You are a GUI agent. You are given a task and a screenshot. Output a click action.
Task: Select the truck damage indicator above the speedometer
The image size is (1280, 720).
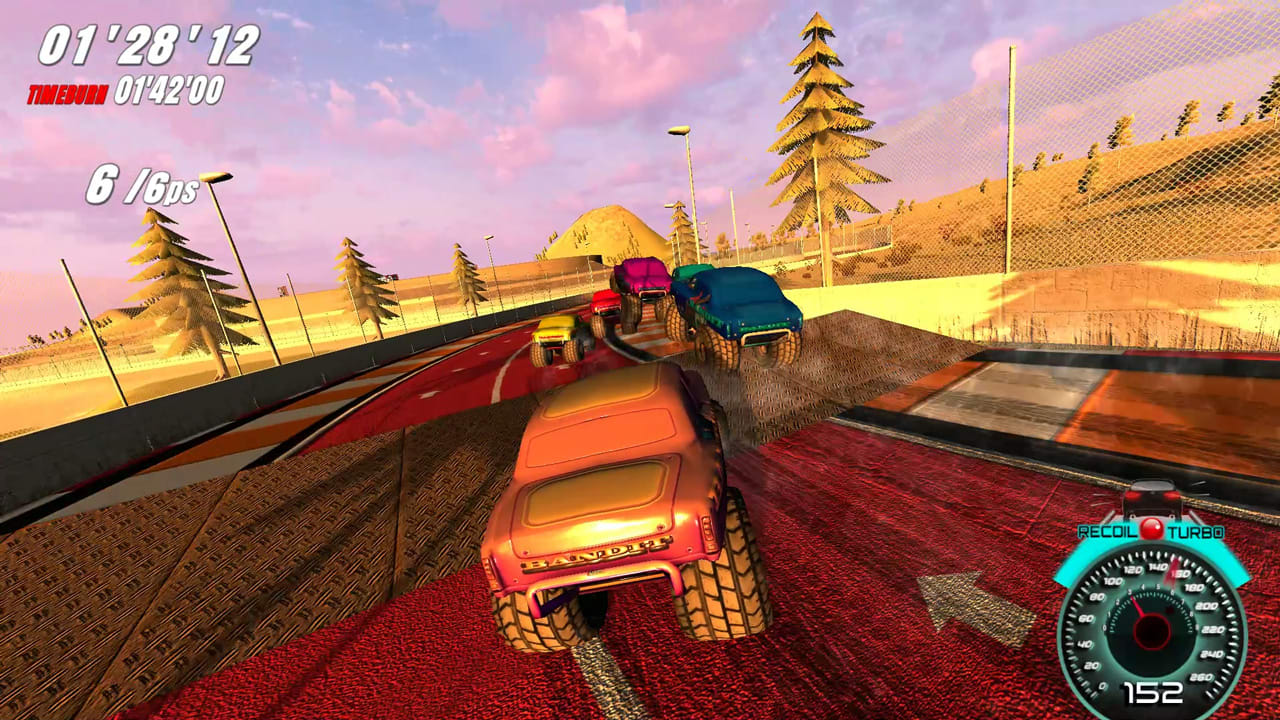pyautogui.click(x=1152, y=498)
